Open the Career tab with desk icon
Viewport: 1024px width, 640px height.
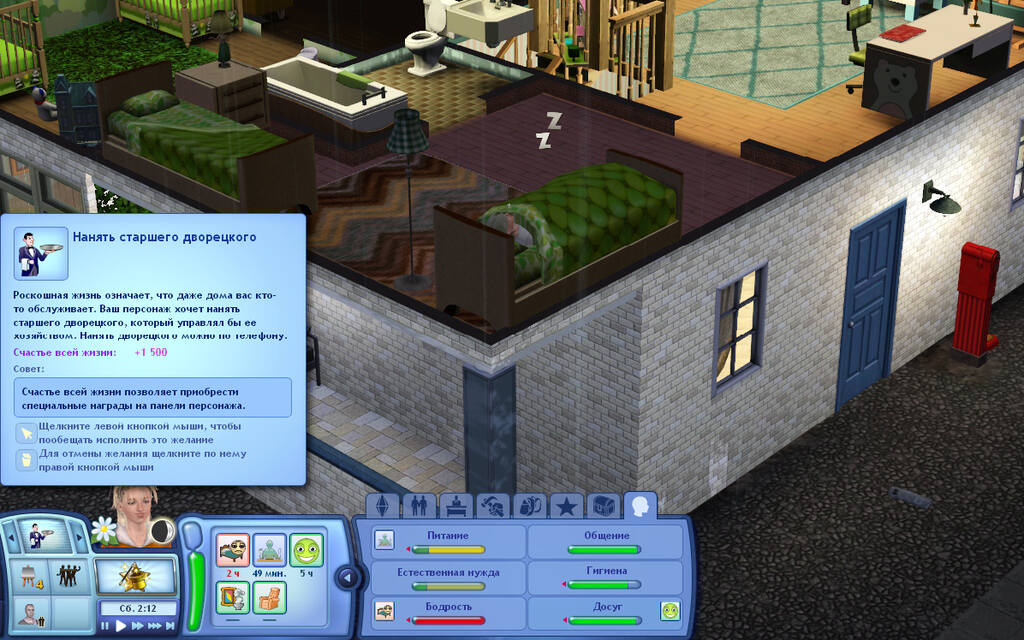[x=455, y=506]
